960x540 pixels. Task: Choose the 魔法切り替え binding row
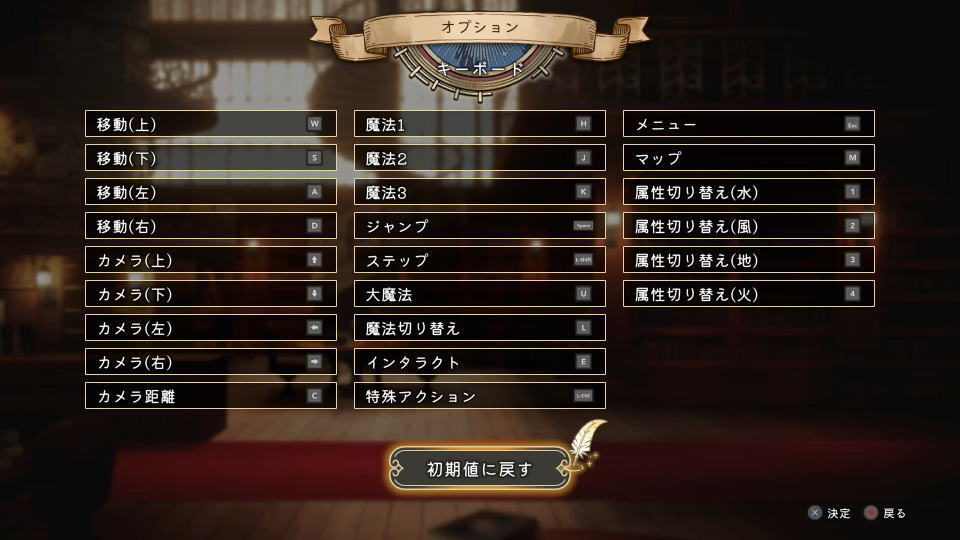tap(479, 328)
